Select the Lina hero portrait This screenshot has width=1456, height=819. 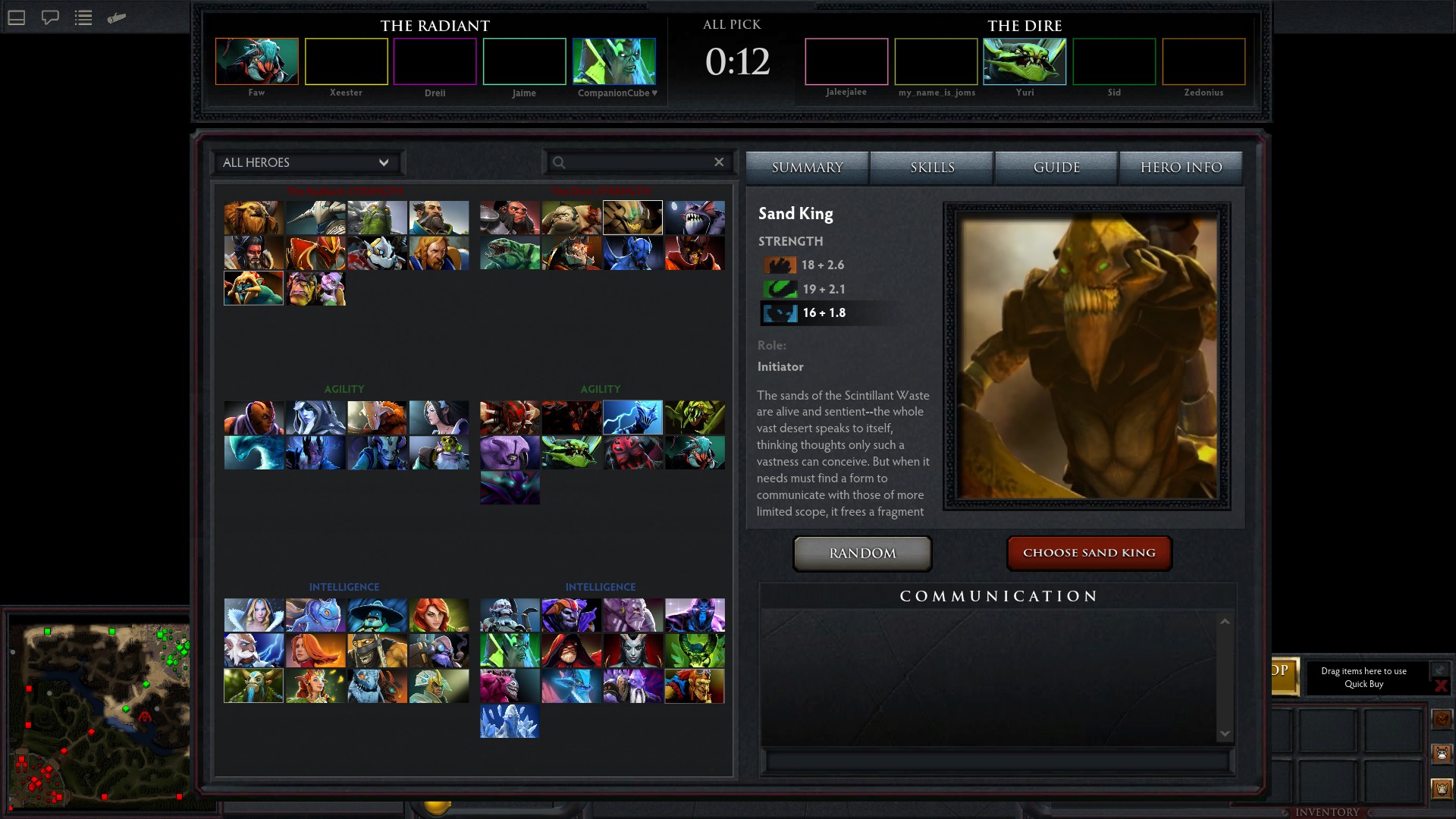[x=315, y=650]
